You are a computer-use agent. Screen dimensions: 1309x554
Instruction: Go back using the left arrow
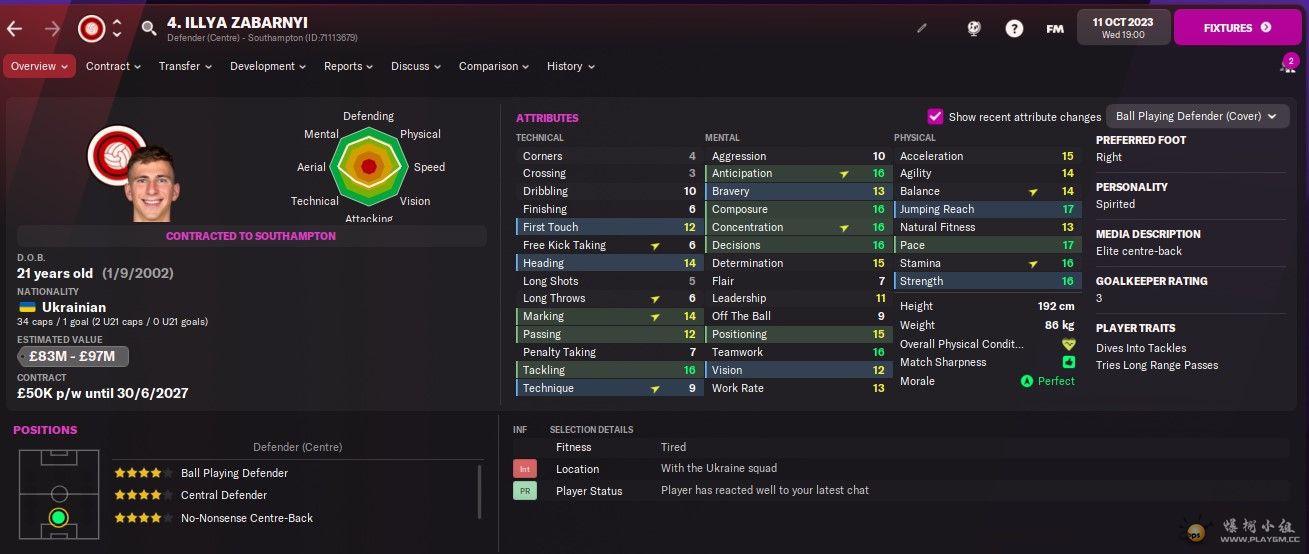tap(15, 28)
